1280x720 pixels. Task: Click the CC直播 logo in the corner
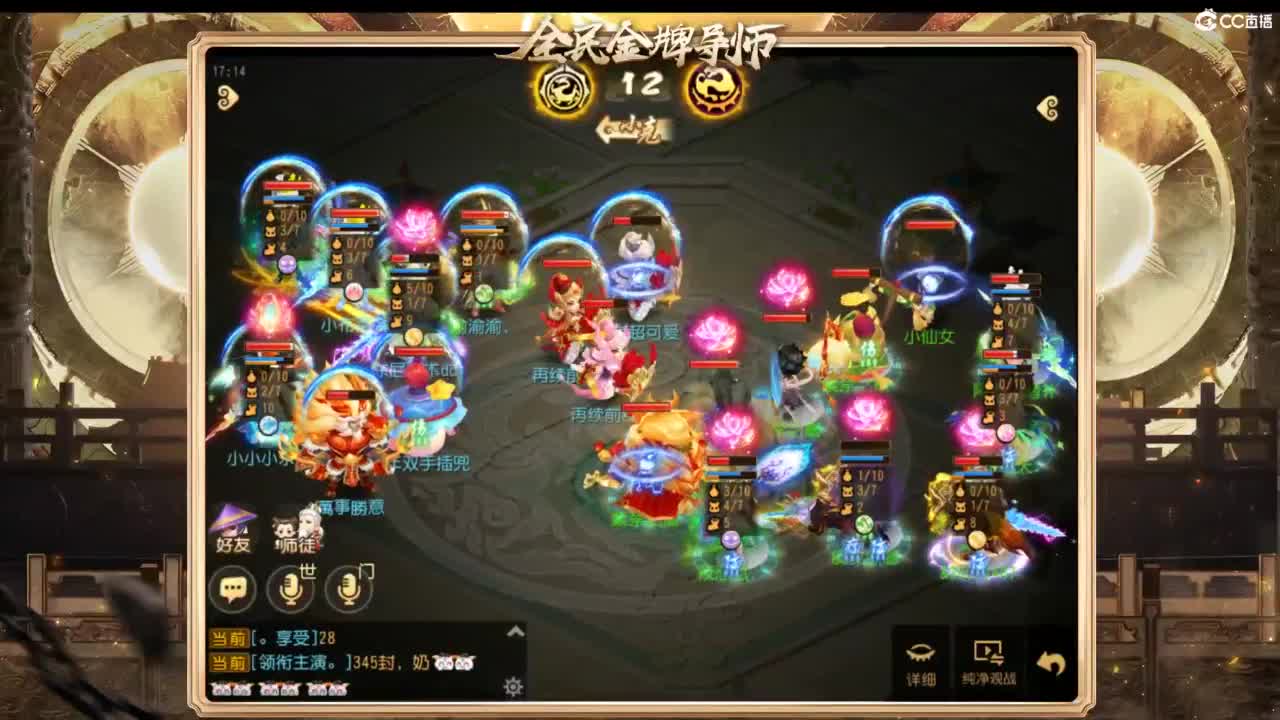pos(1233,18)
